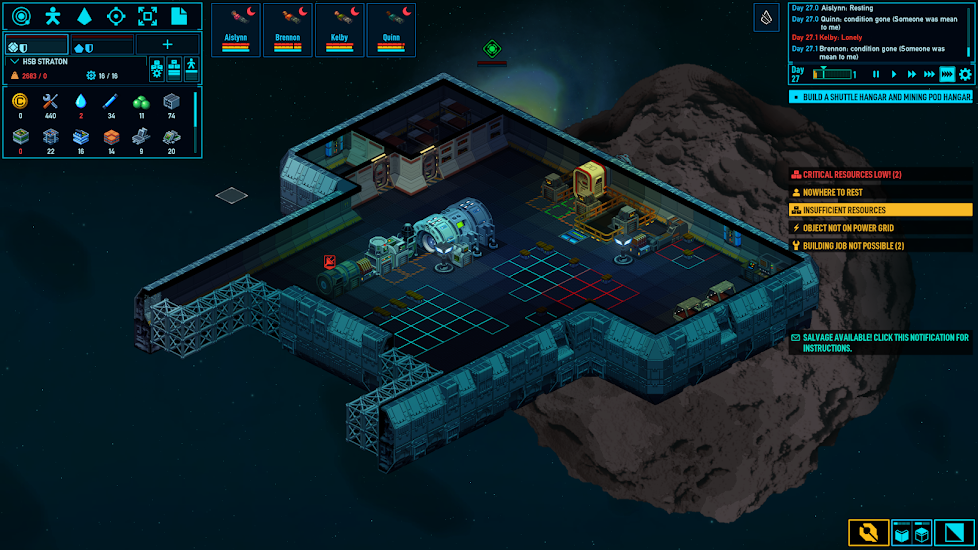Image resolution: width=978 pixels, height=550 pixels.
Task: Choose Kelby's crew card
Action: (340, 30)
